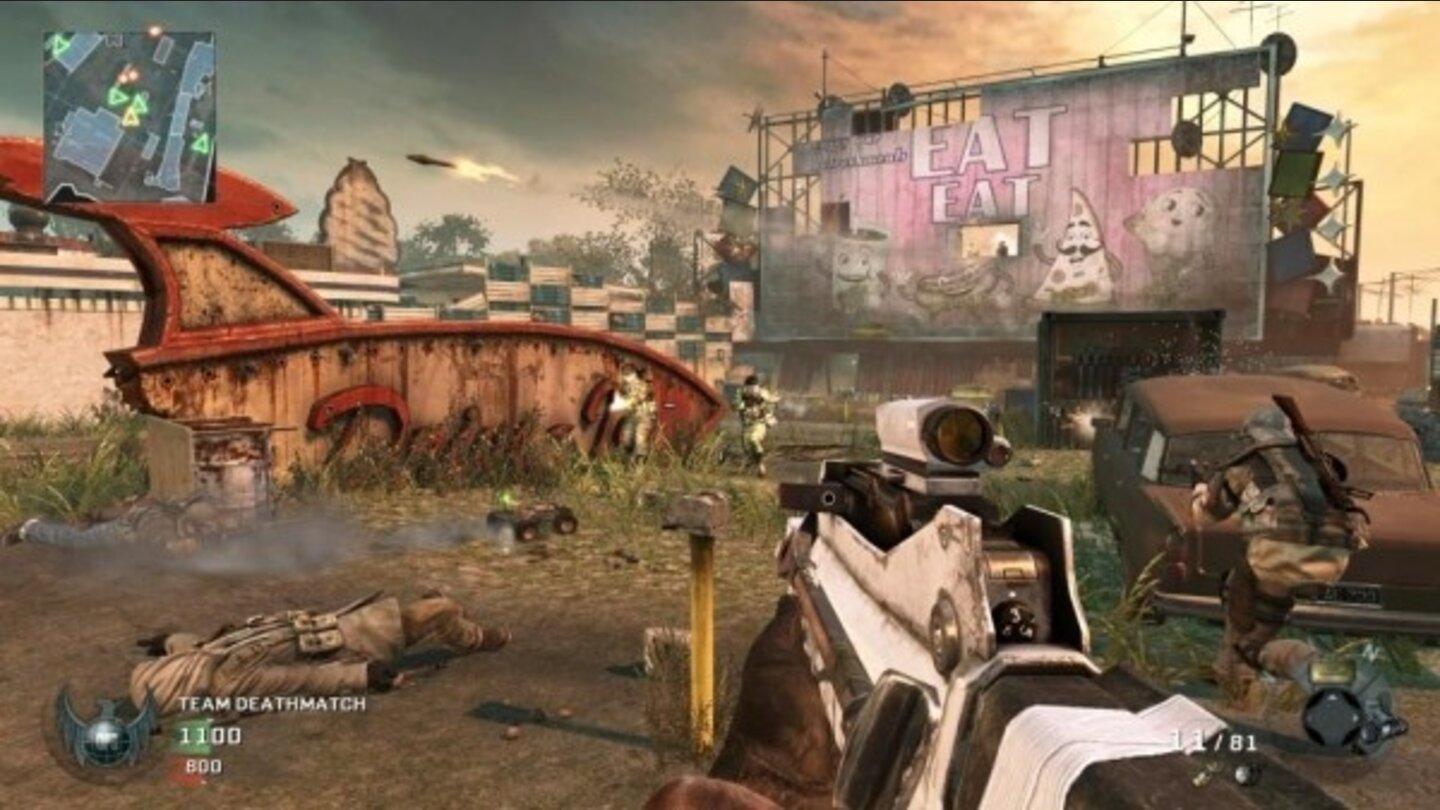Click the compass N marker near the D-pad
Image resolution: width=1440 pixels, height=810 pixels.
(1371, 652)
